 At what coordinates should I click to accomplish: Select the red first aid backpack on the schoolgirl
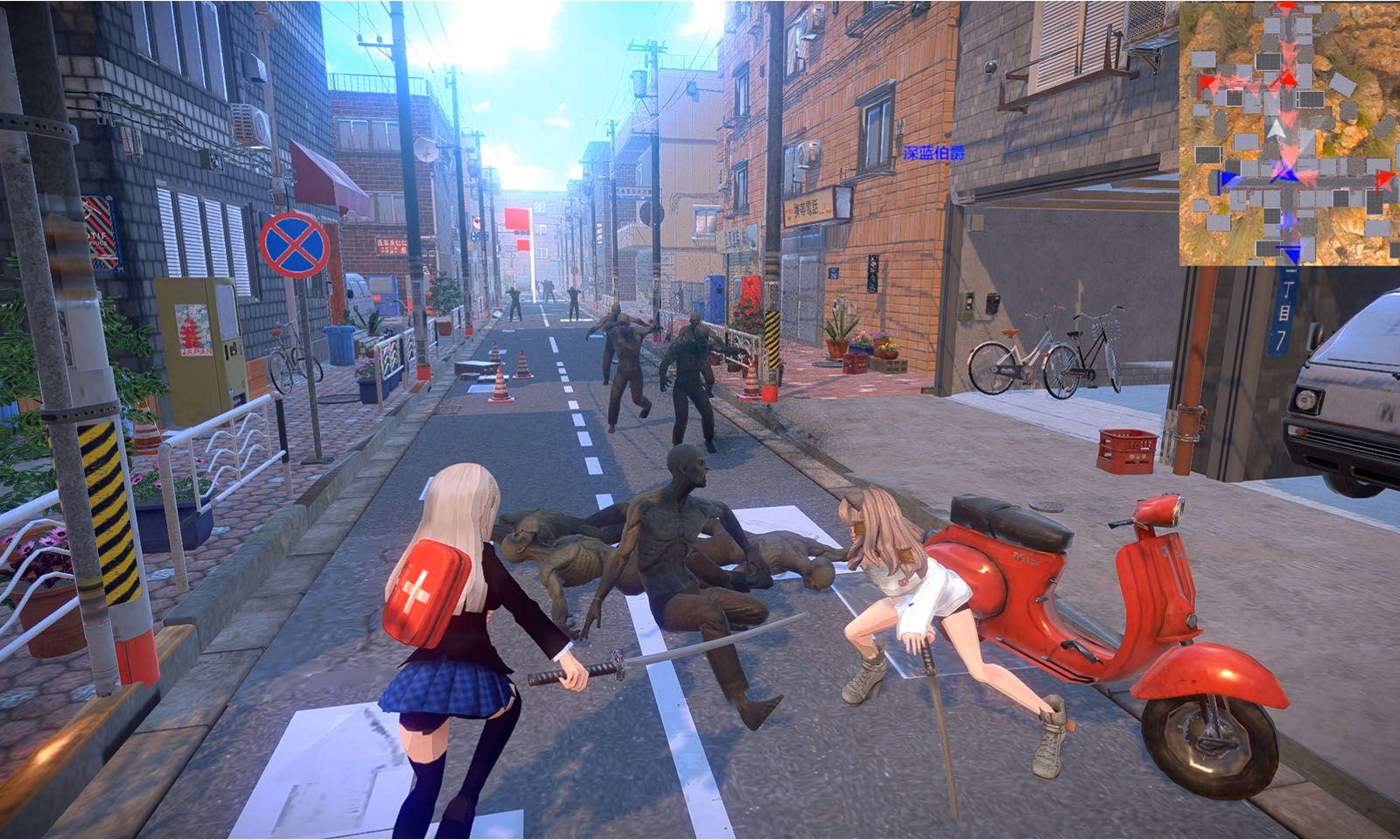[423, 590]
